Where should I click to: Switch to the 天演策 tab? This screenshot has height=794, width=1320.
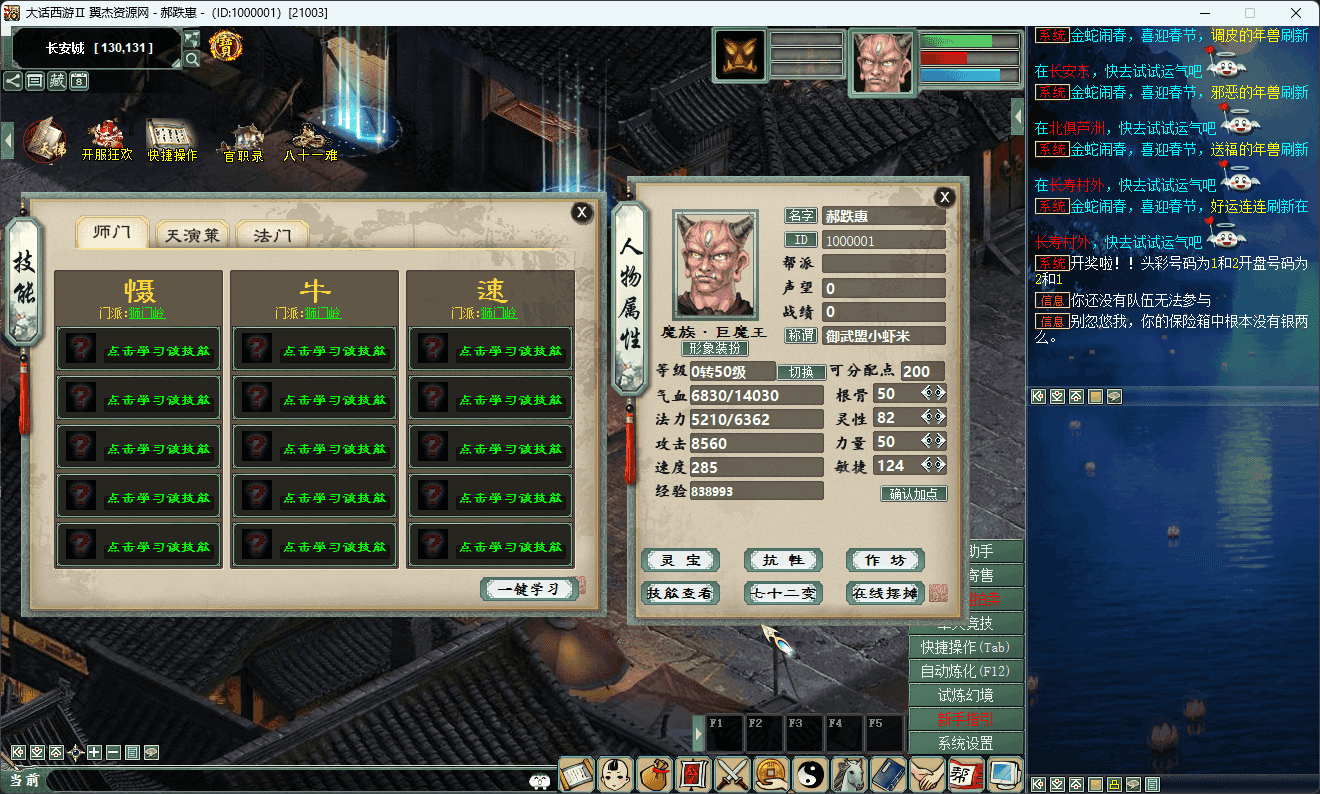pos(193,236)
